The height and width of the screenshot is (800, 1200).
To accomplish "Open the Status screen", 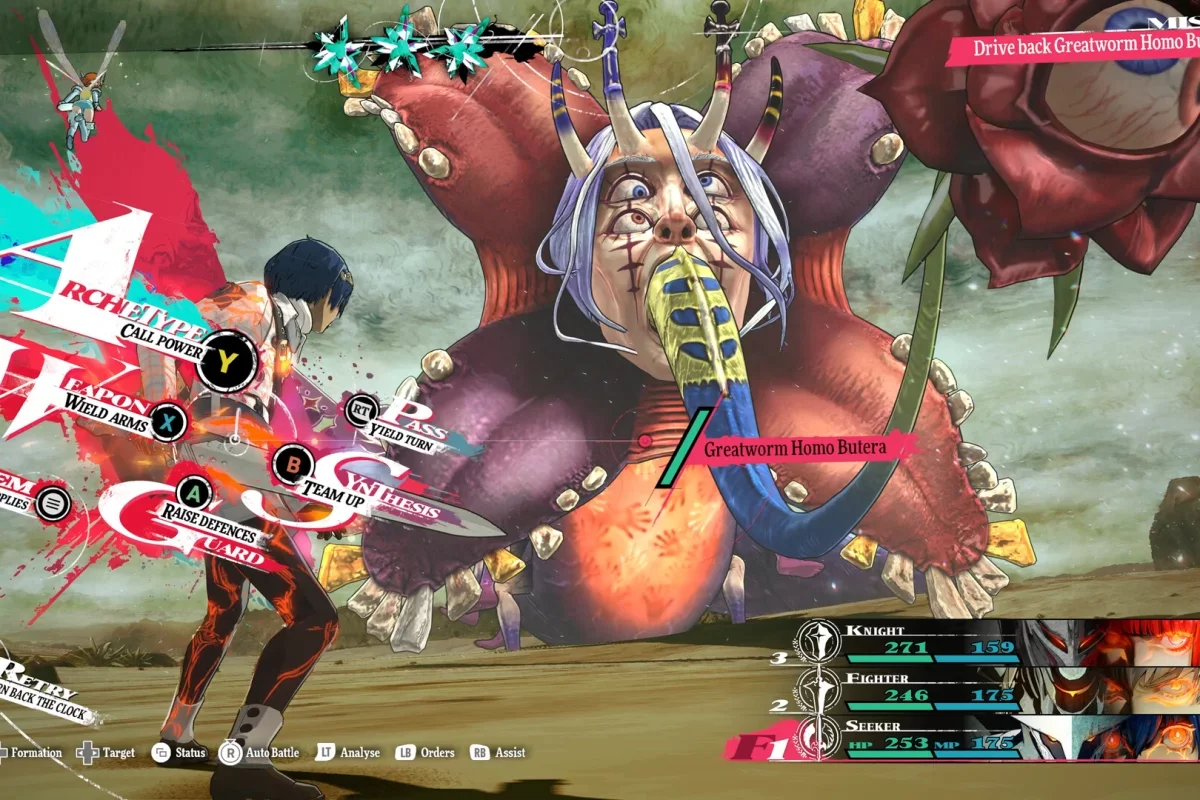I will [x=178, y=753].
